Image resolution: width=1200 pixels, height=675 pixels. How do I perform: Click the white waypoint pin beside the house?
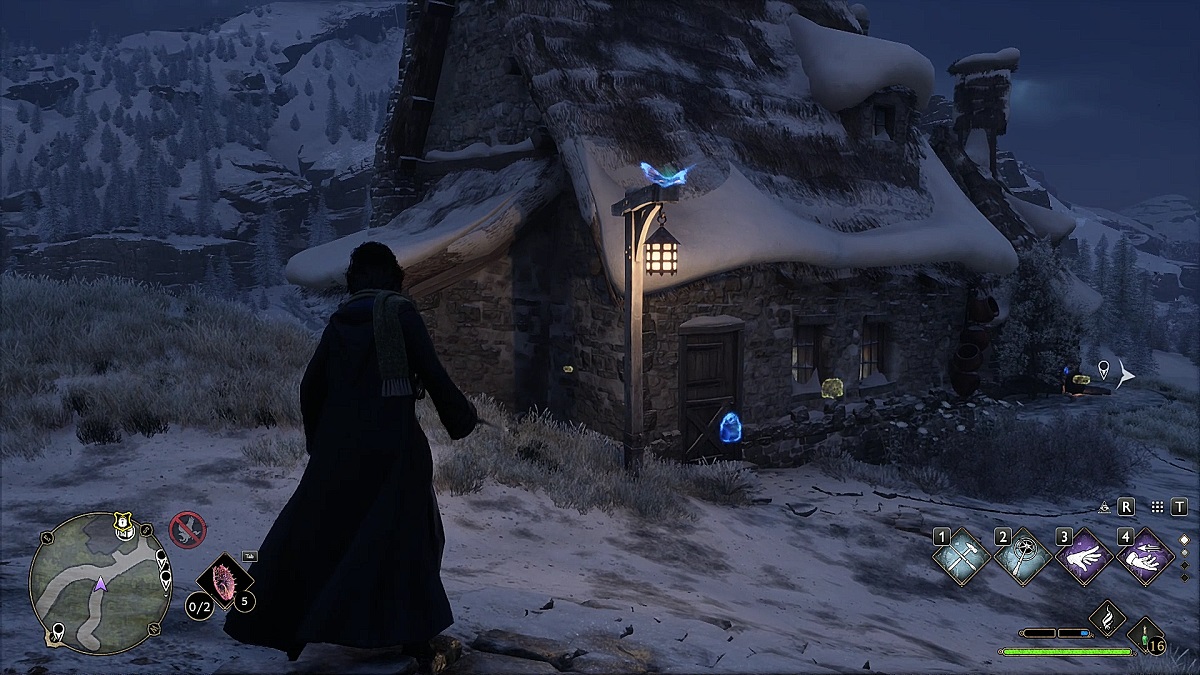[1102, 369]
